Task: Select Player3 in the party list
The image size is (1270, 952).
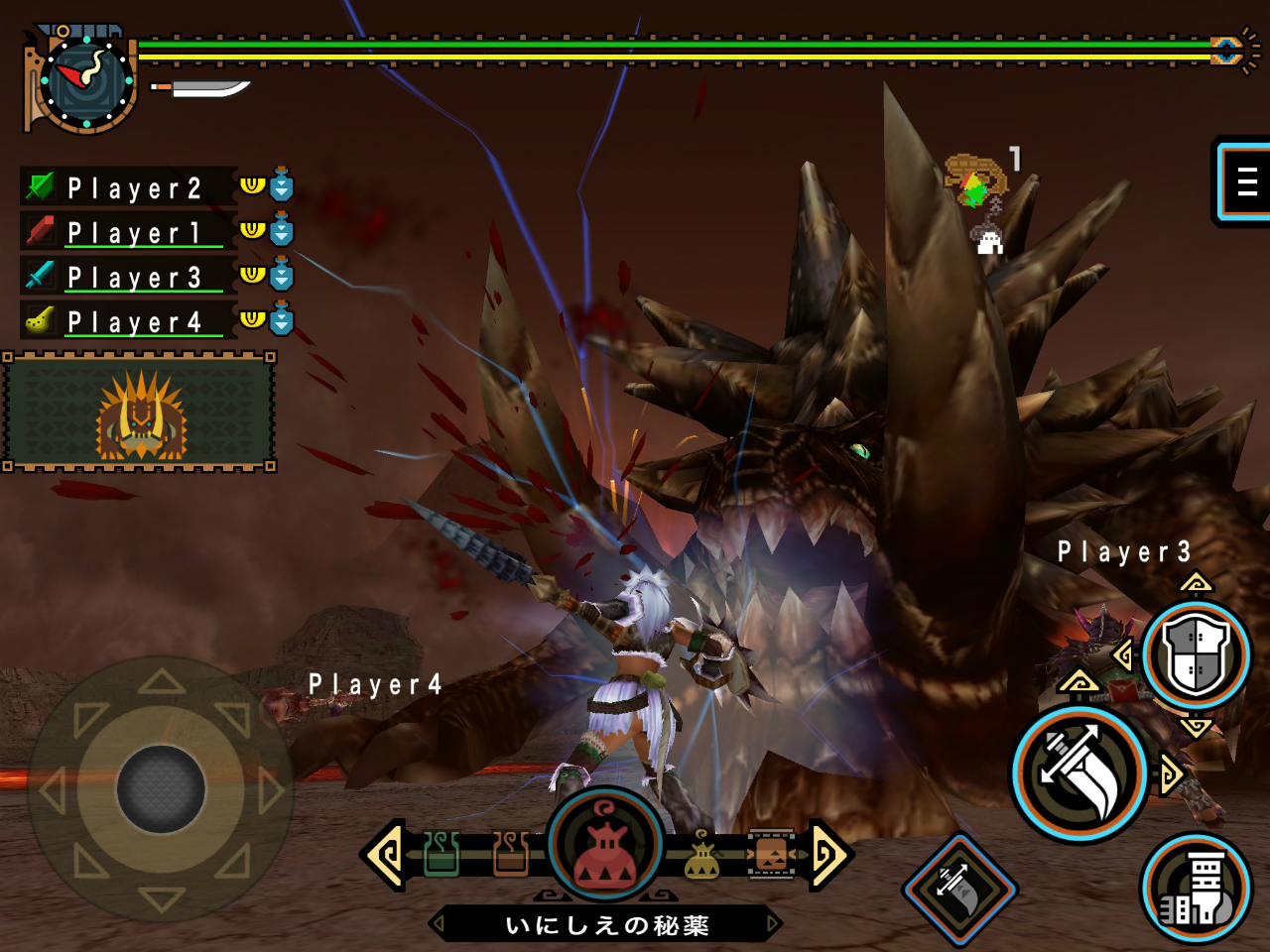Action: (134, 277)
